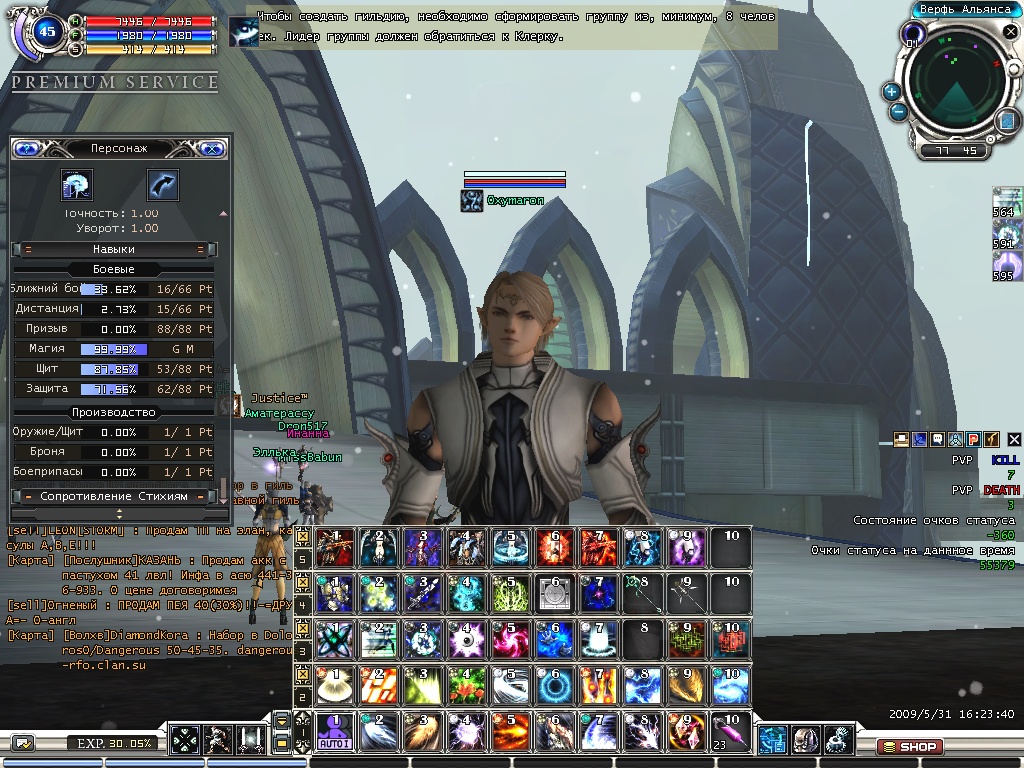Open the SHOP button

(x=908, y=746)
